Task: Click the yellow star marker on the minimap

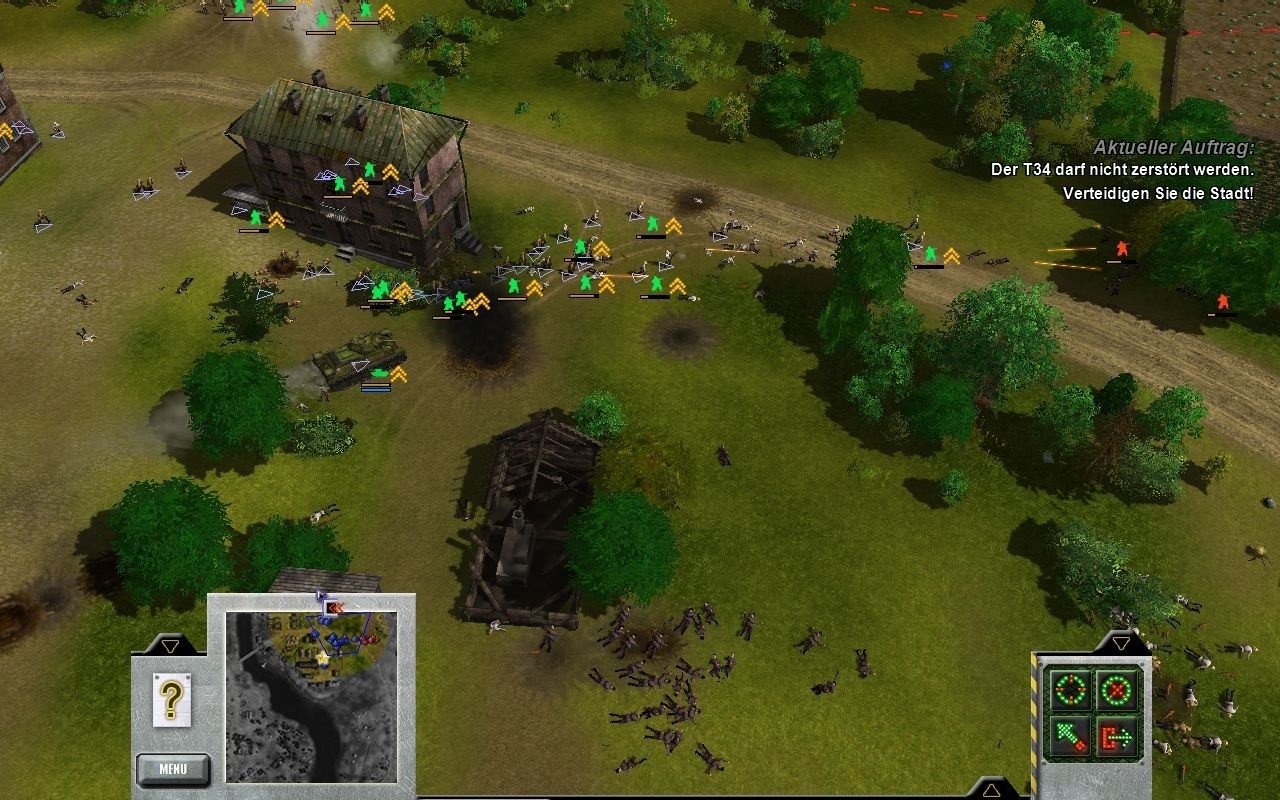Action: tap(323, 657)
